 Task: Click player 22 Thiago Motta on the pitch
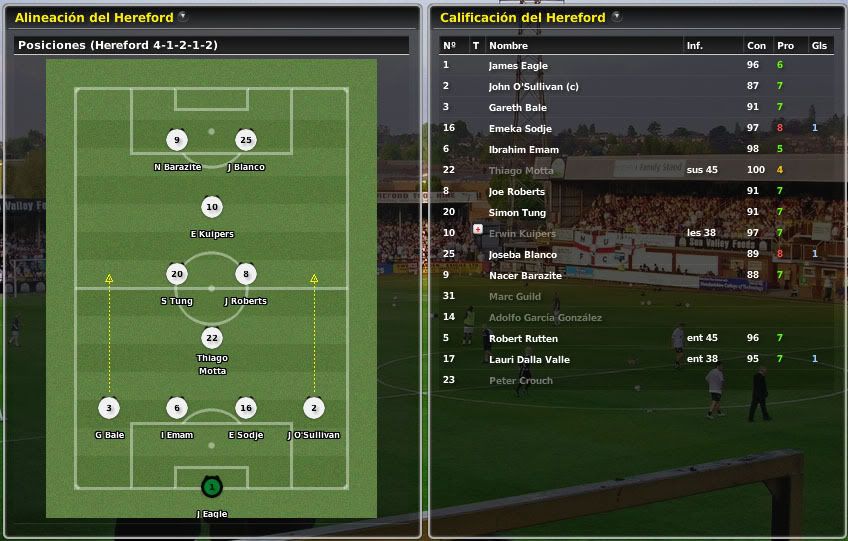211,338
